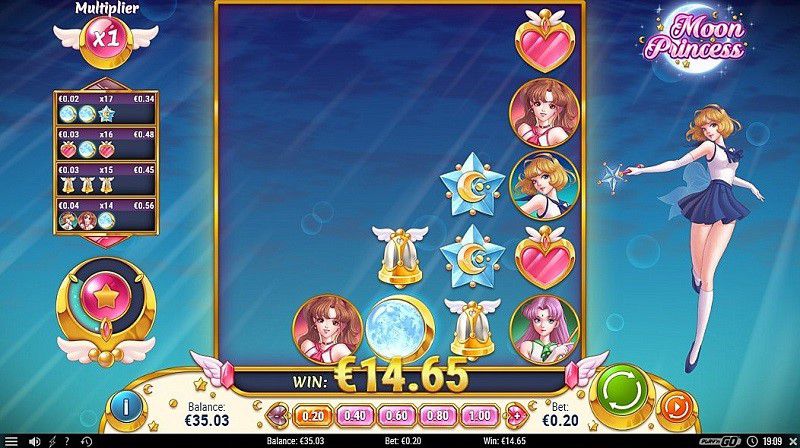
Task: Increase bet with the right arrow
Action: point(516,416)
